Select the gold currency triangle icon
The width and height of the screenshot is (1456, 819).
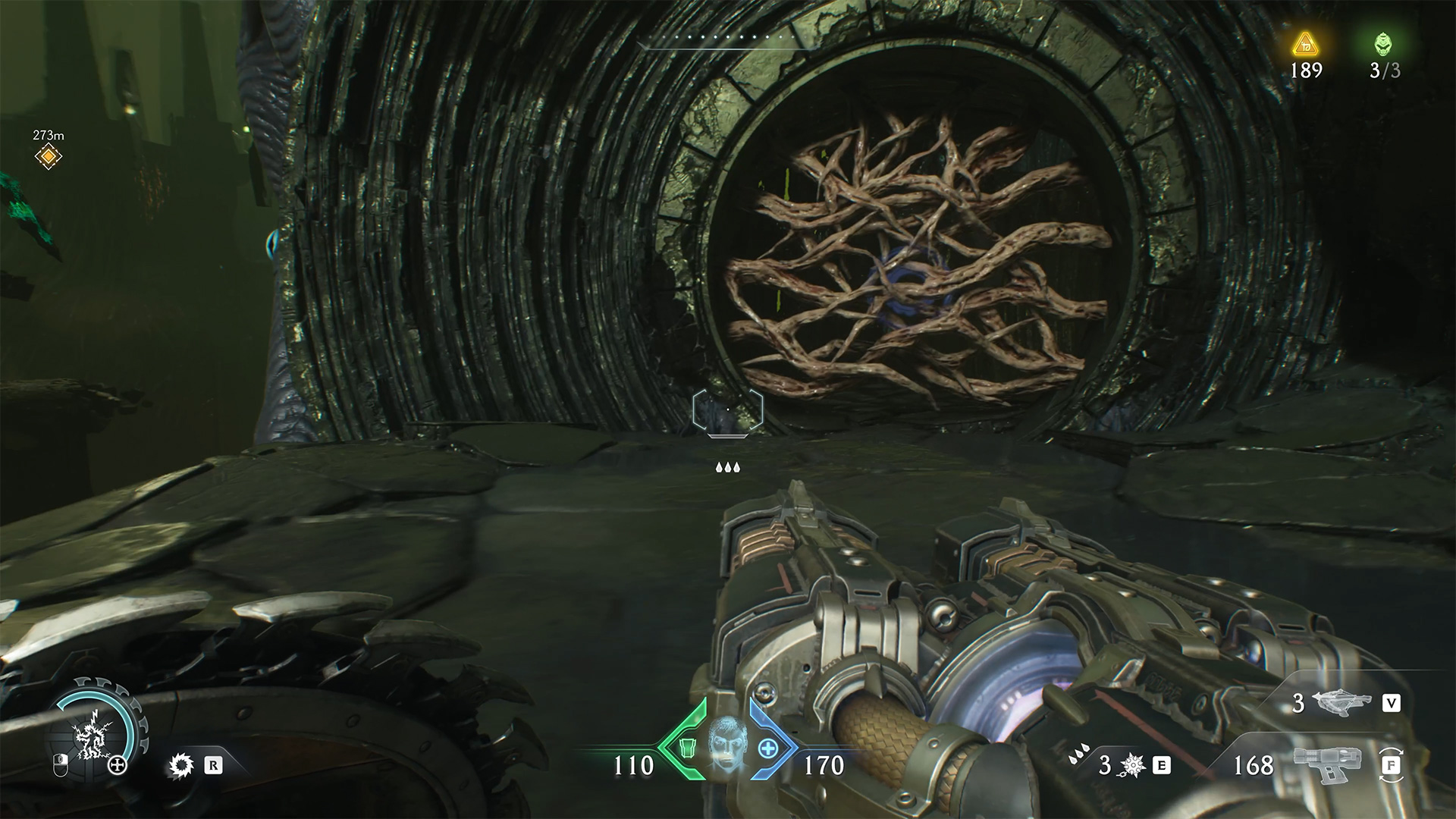tap(1306, 45)
